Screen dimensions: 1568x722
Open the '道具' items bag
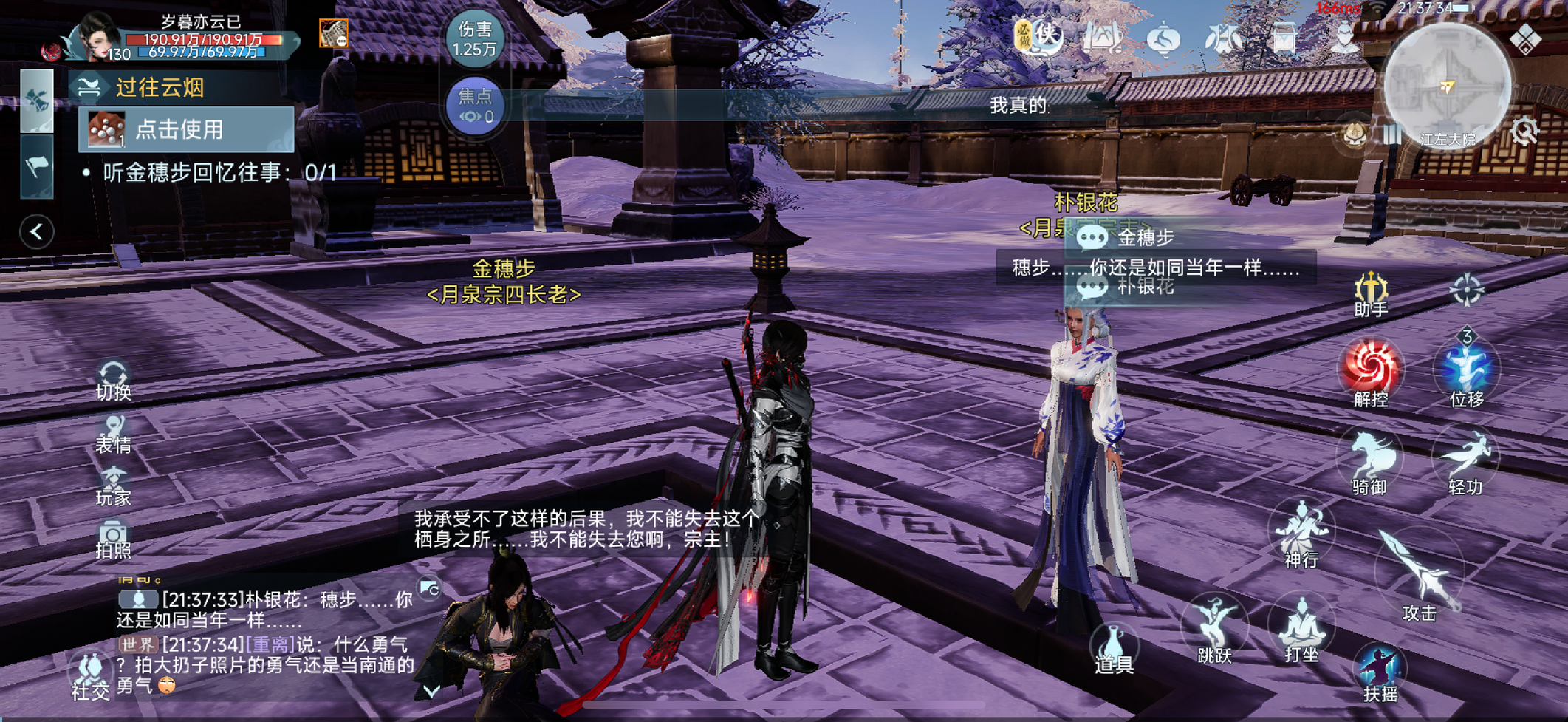(x=1114, y=650)
